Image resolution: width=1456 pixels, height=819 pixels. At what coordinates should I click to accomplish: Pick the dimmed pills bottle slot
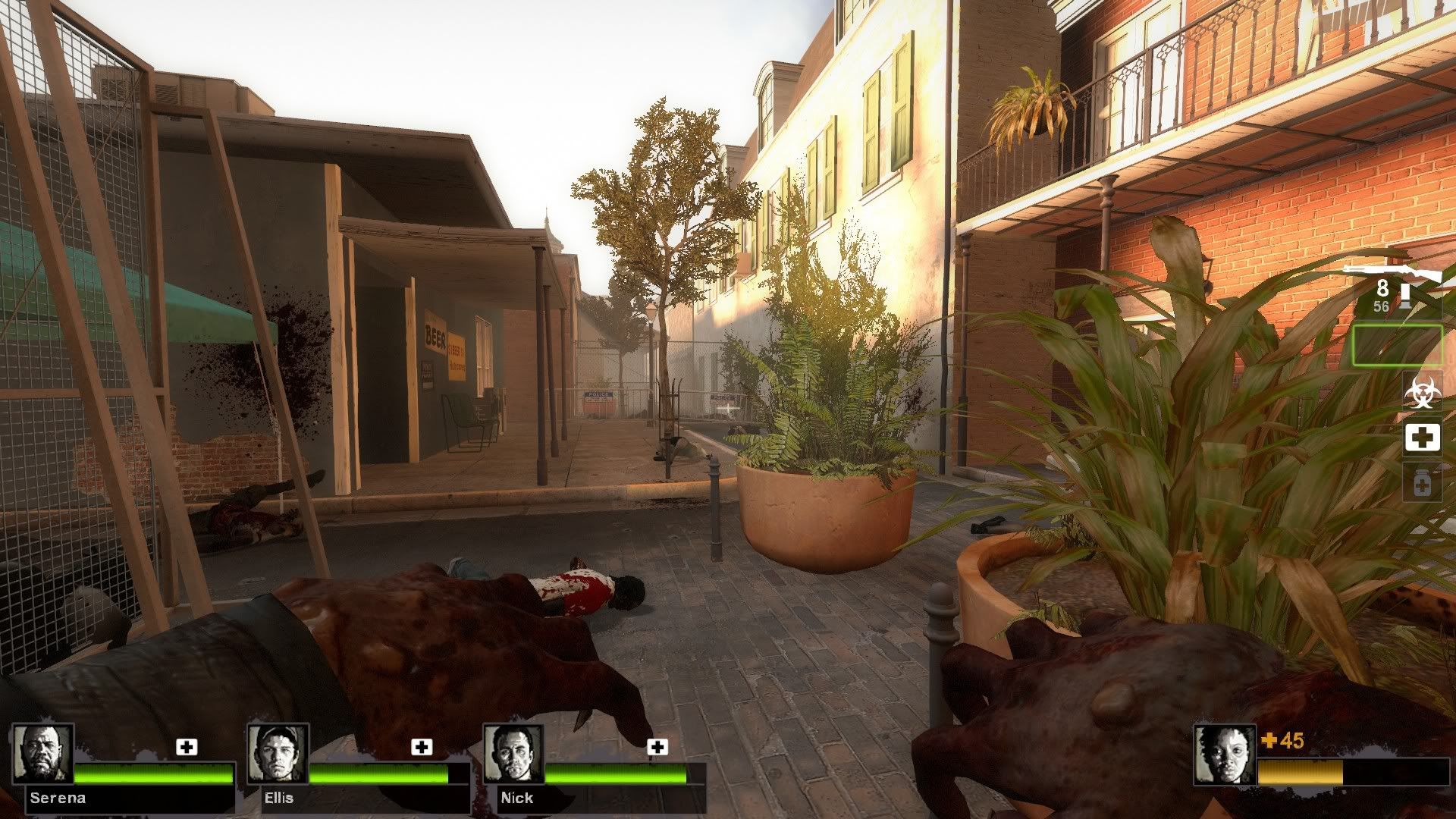[1422, 482]
